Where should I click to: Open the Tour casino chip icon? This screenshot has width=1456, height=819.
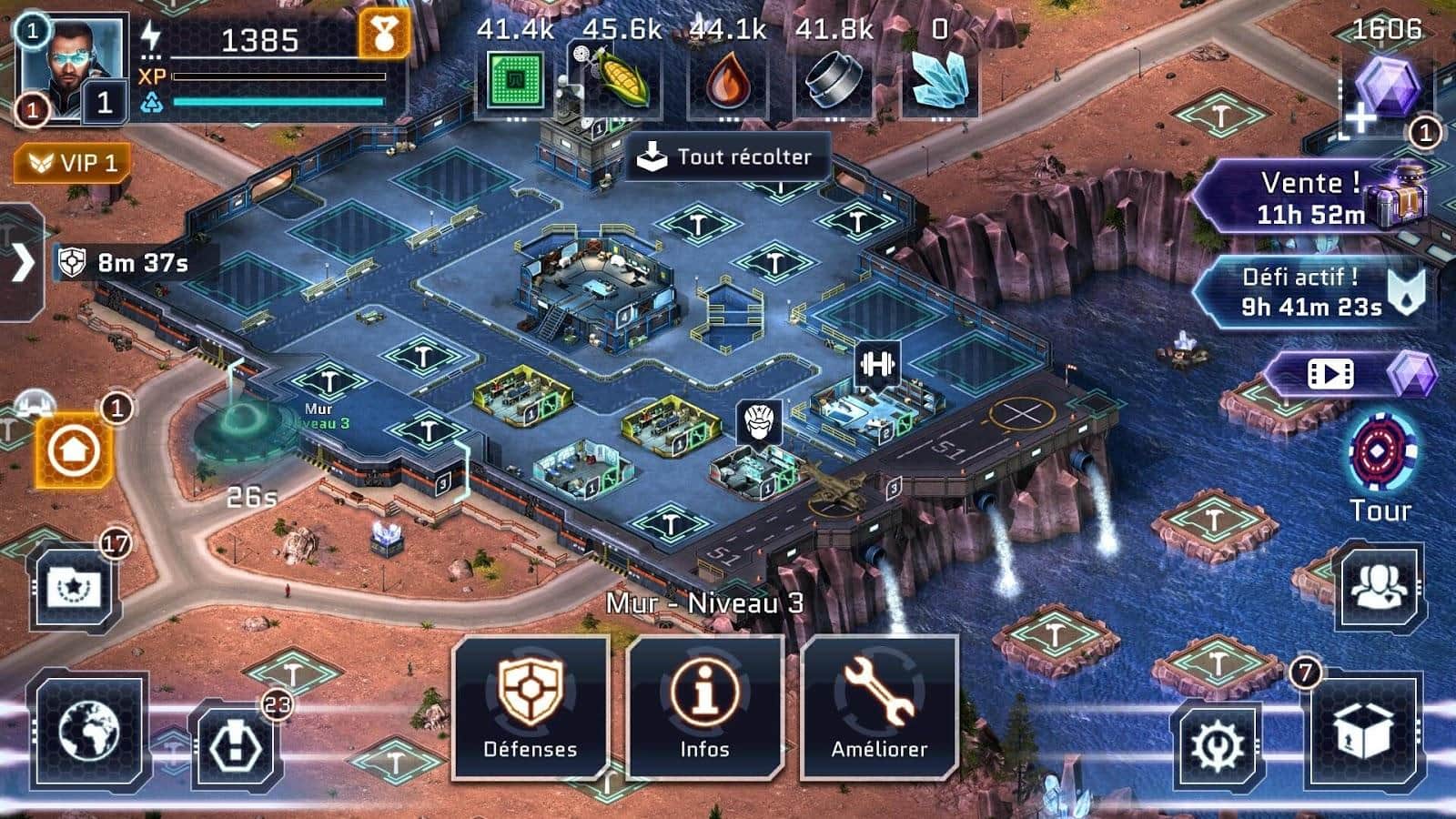coord(1380,455)
